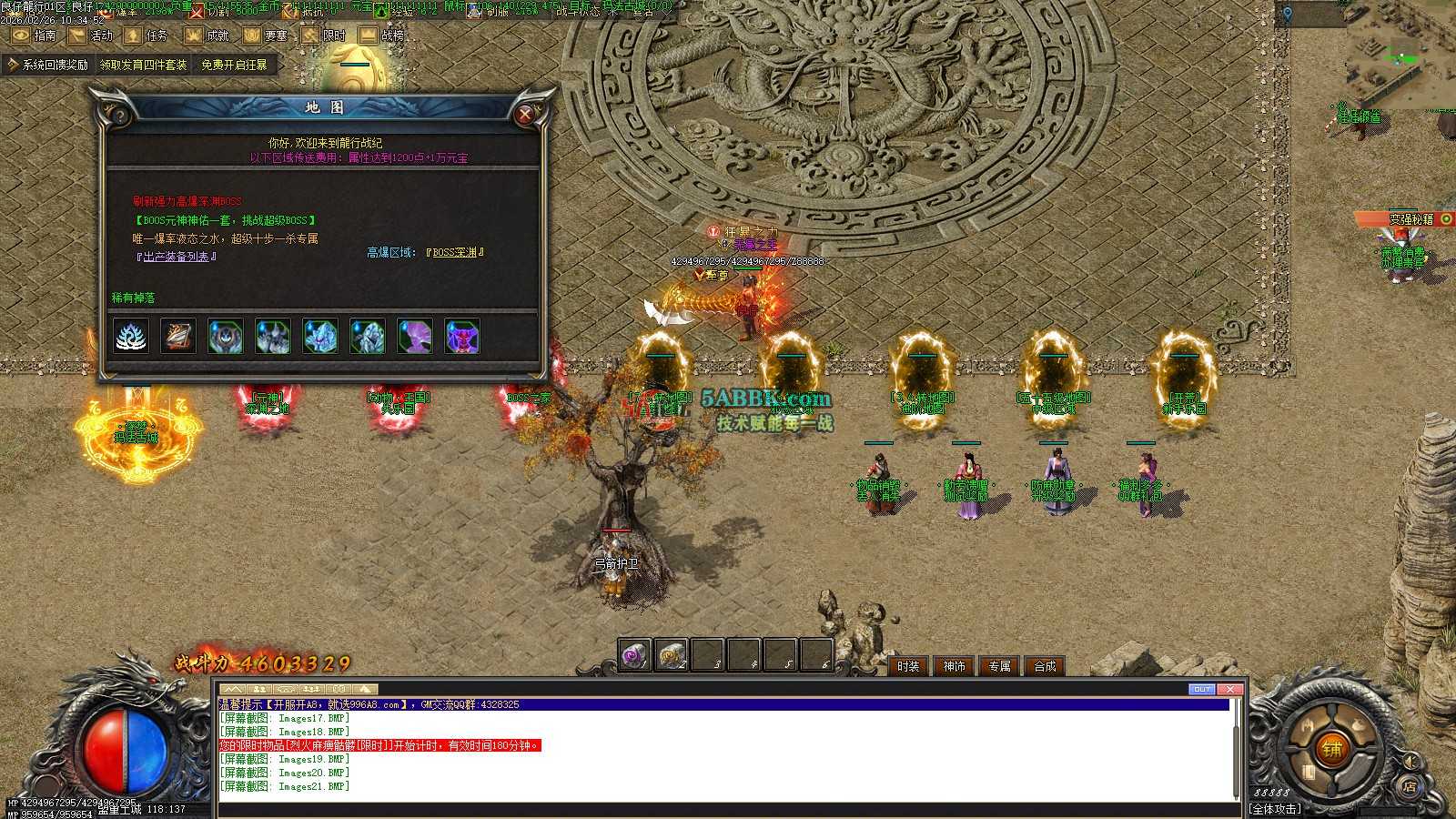Open the 任务 quest menu

pos(147,35)
